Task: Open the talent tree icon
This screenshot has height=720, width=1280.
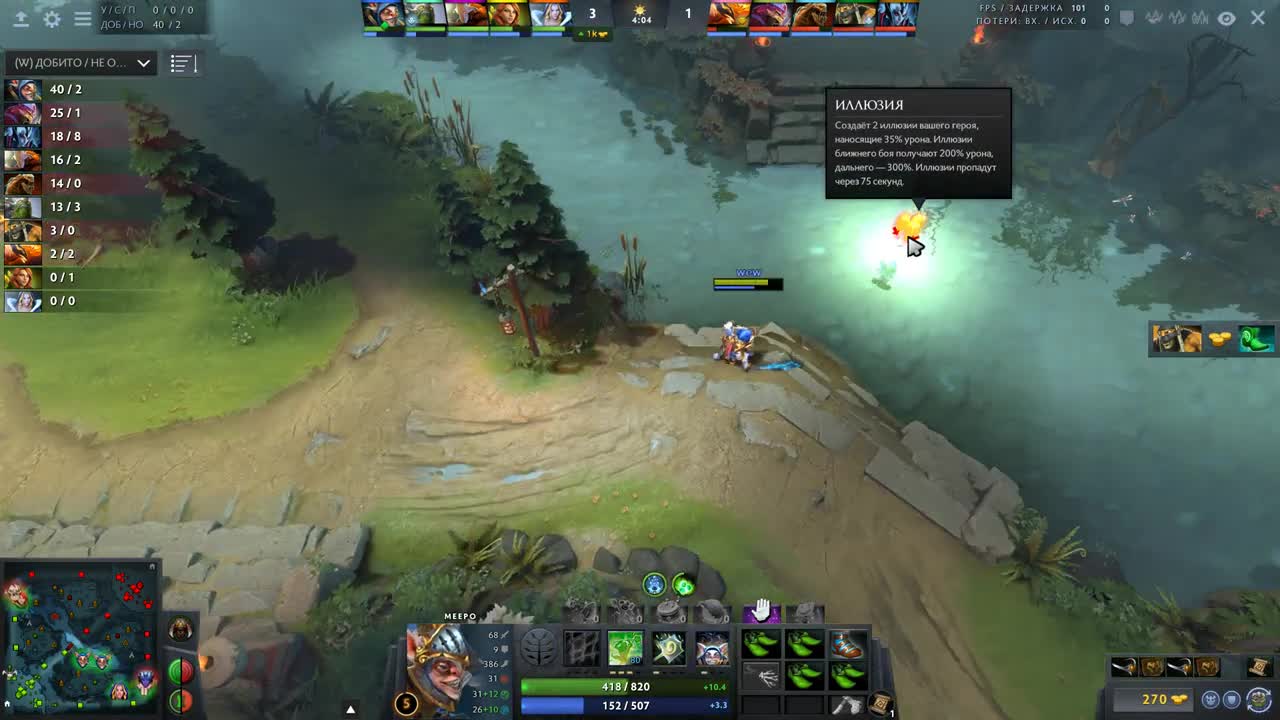Action: click(x=539, y=649)
